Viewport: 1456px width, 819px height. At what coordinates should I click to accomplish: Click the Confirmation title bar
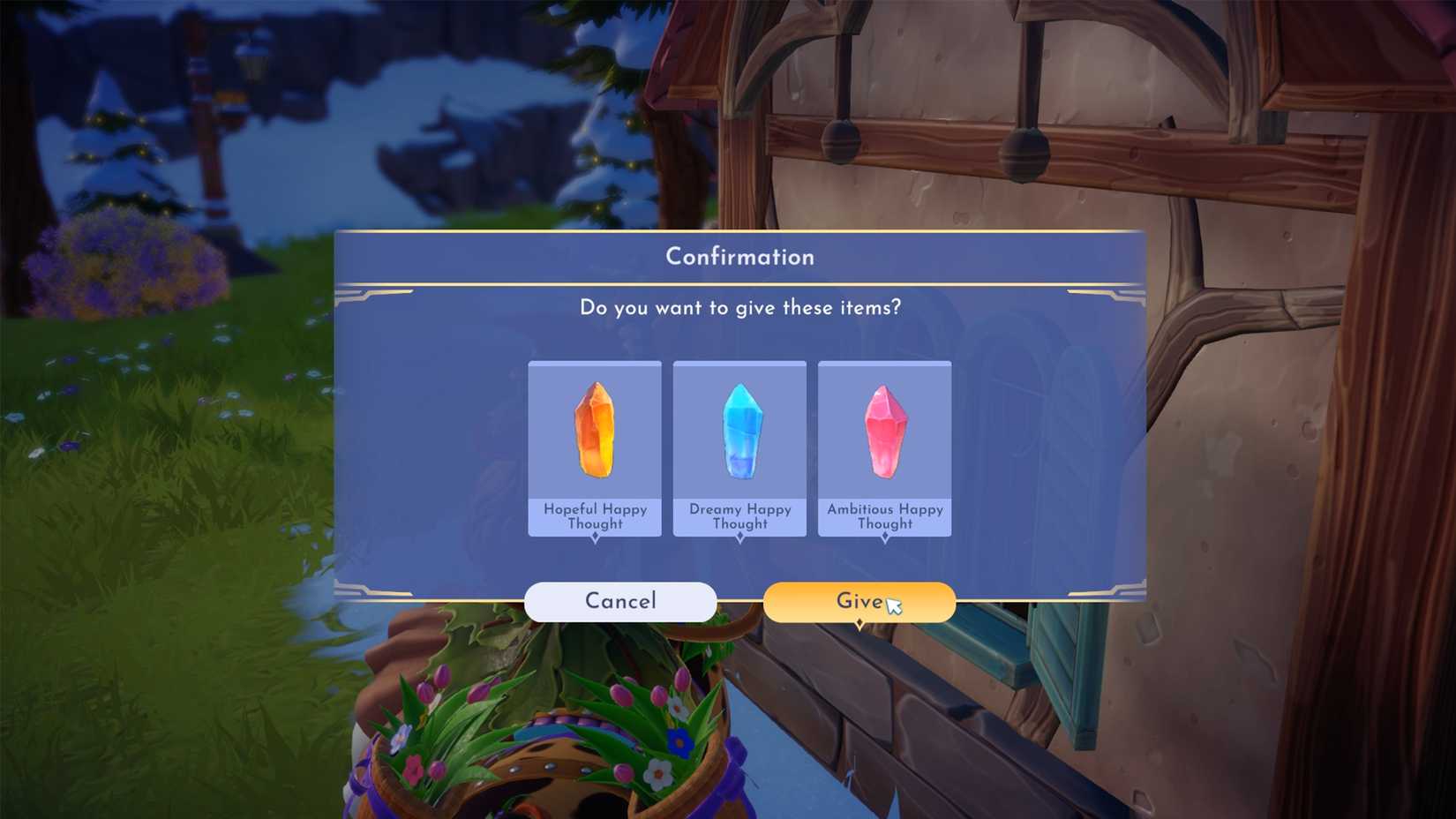(739, 257)
